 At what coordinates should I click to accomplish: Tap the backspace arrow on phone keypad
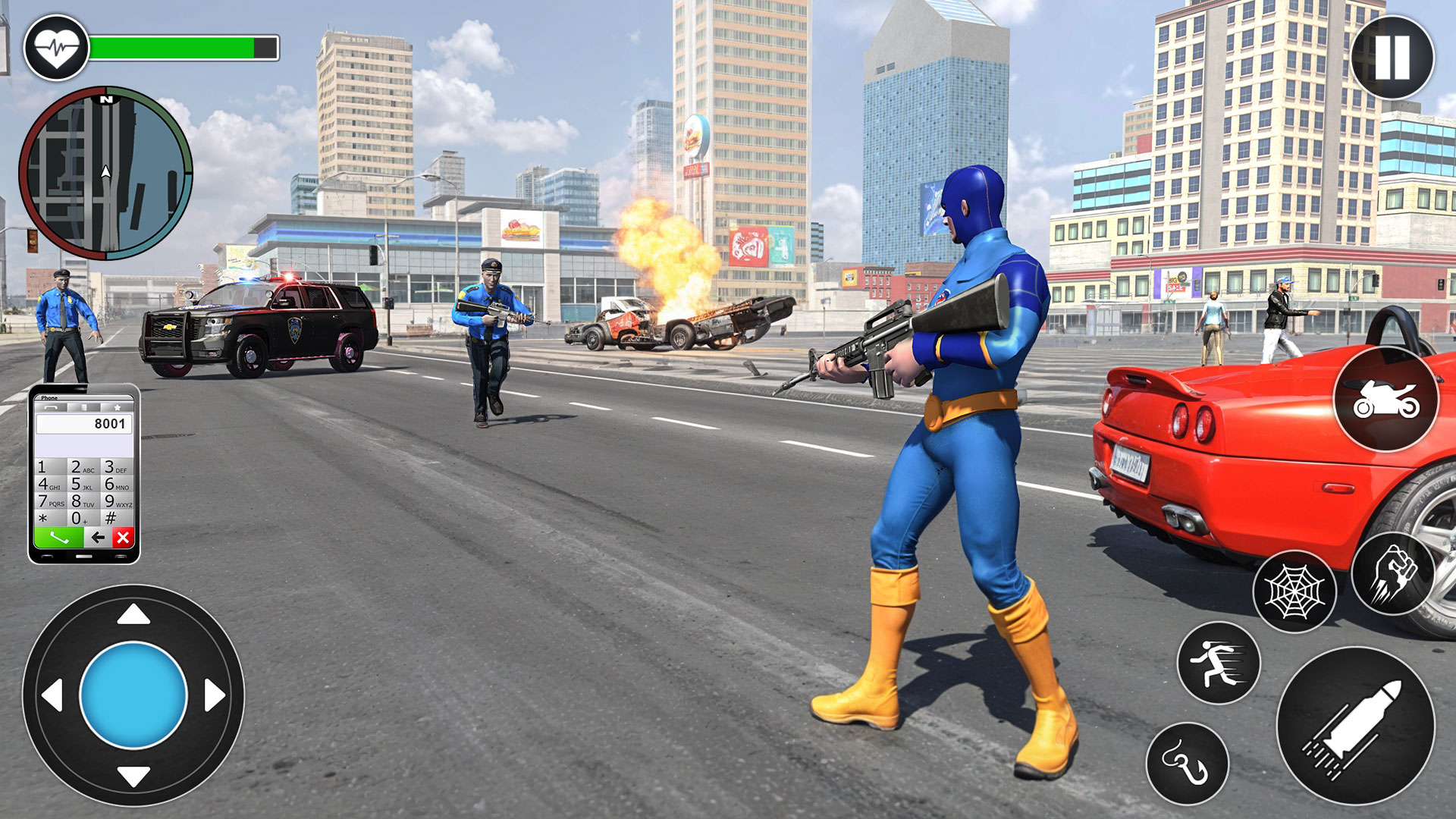coord(98,537)
